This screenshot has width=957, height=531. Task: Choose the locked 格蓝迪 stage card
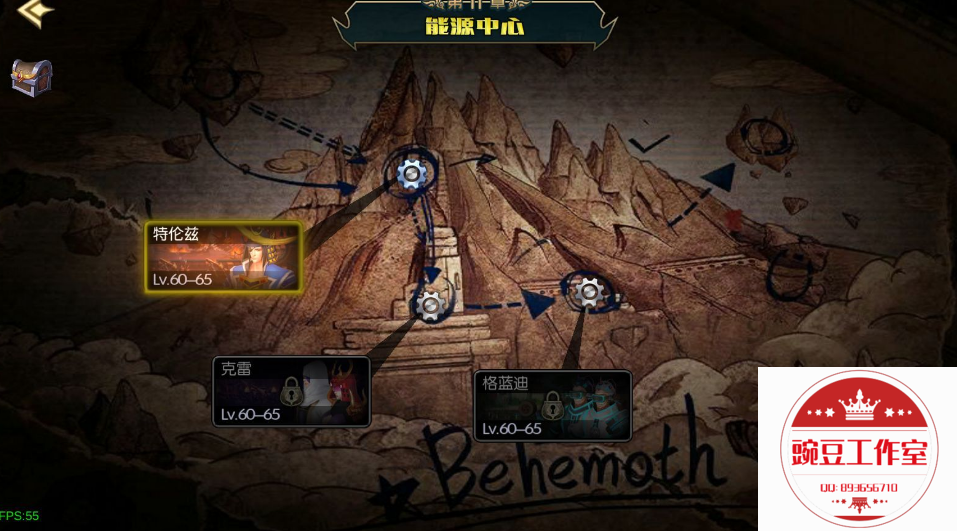tap(553, 406)
